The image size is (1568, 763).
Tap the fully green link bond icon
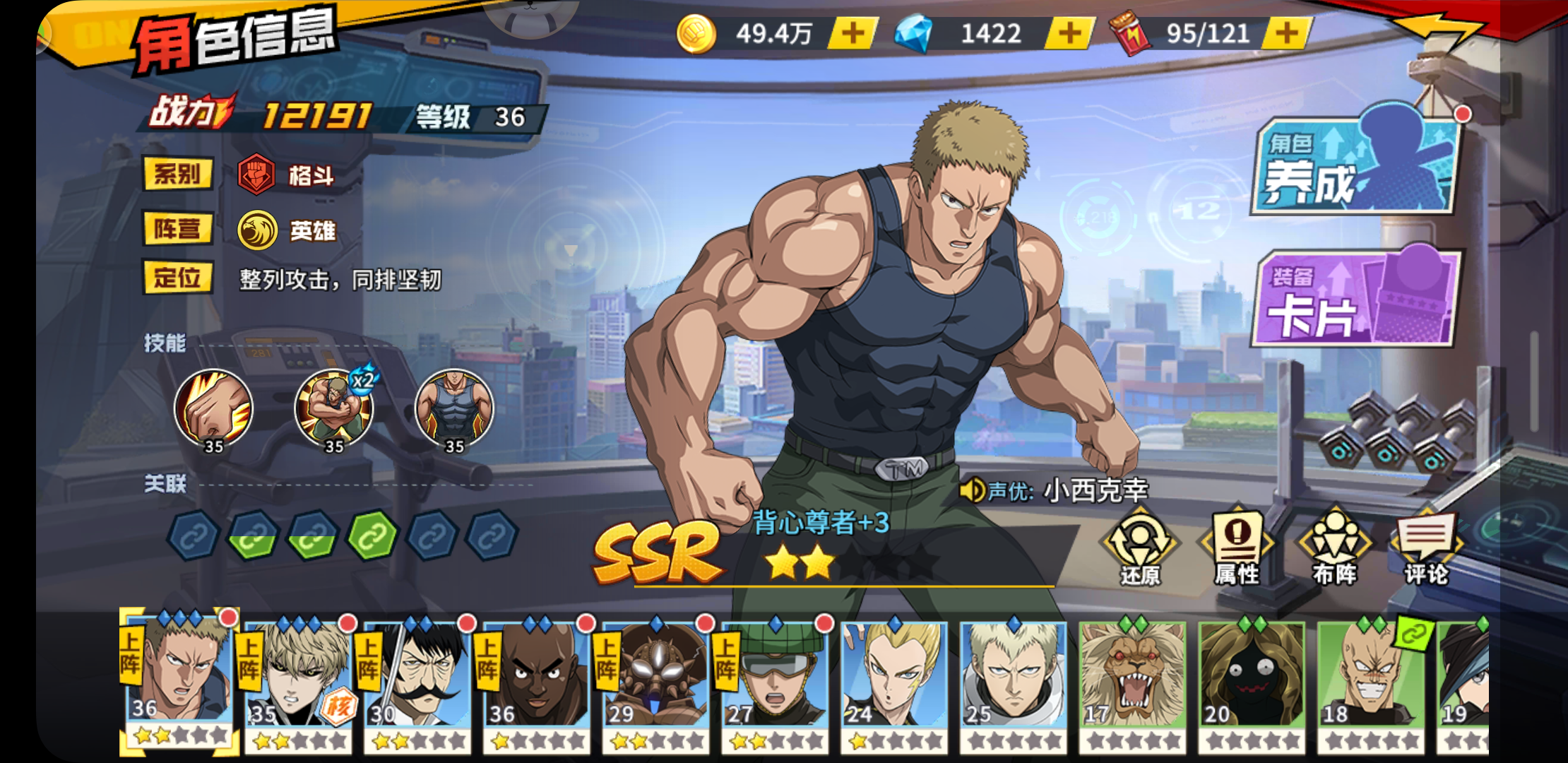click(x=372, y=536)
